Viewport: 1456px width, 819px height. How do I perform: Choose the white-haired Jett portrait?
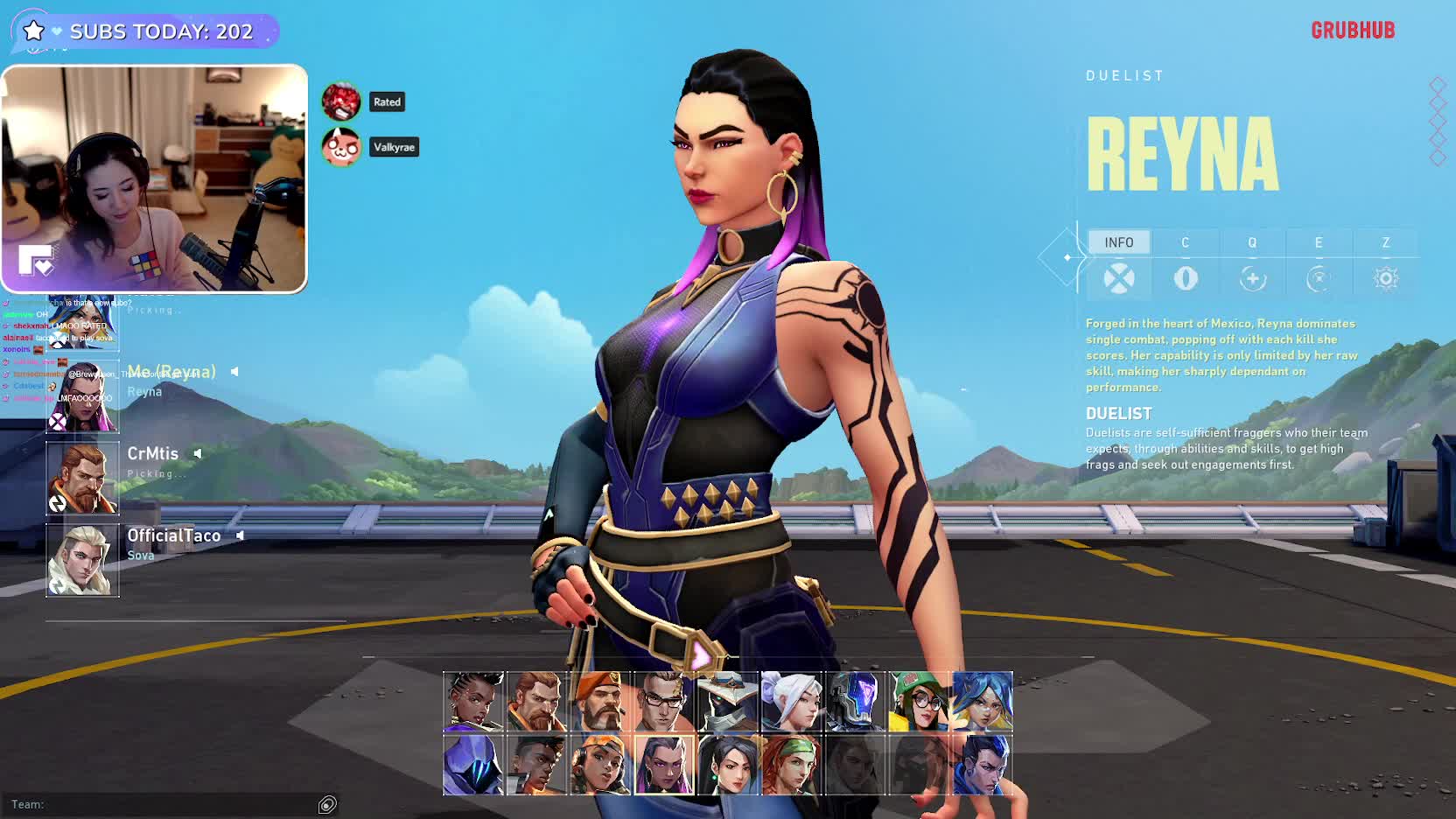click(791, 702)
